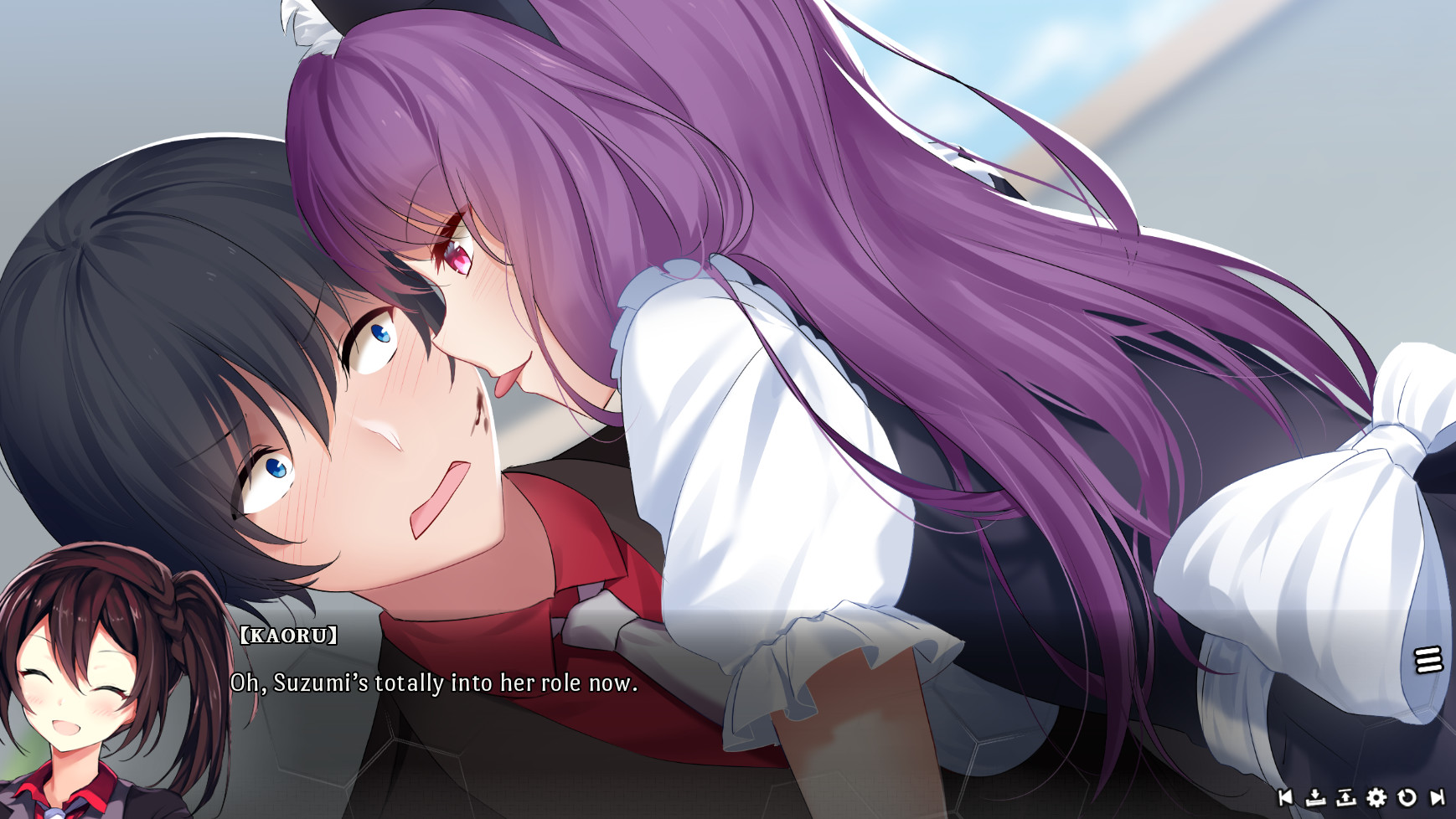Image resolution: width=1456 pixels, height=819 pixels.
Task: Click the gear icon to adjust game preferences
Action: pyautogui.click(x=1376, y=798)
